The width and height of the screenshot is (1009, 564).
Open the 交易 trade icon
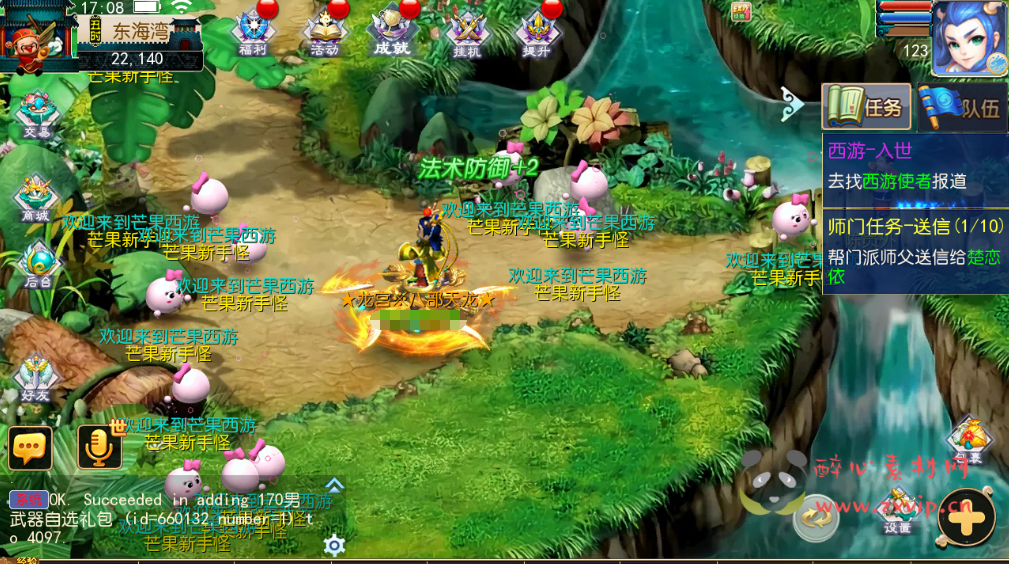(x=37, y=115)
